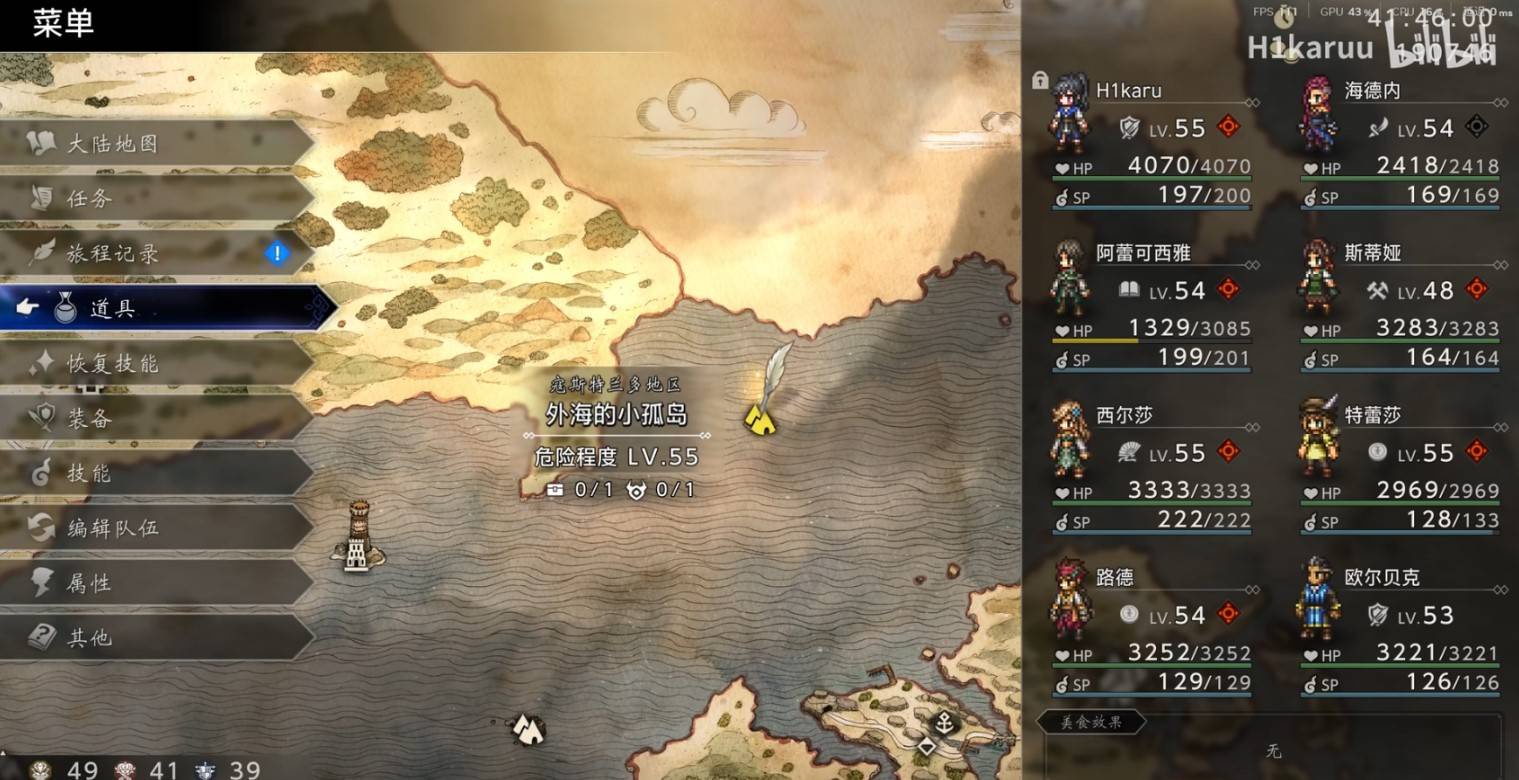Select party member 特蕾莎

click(1400, 465)
